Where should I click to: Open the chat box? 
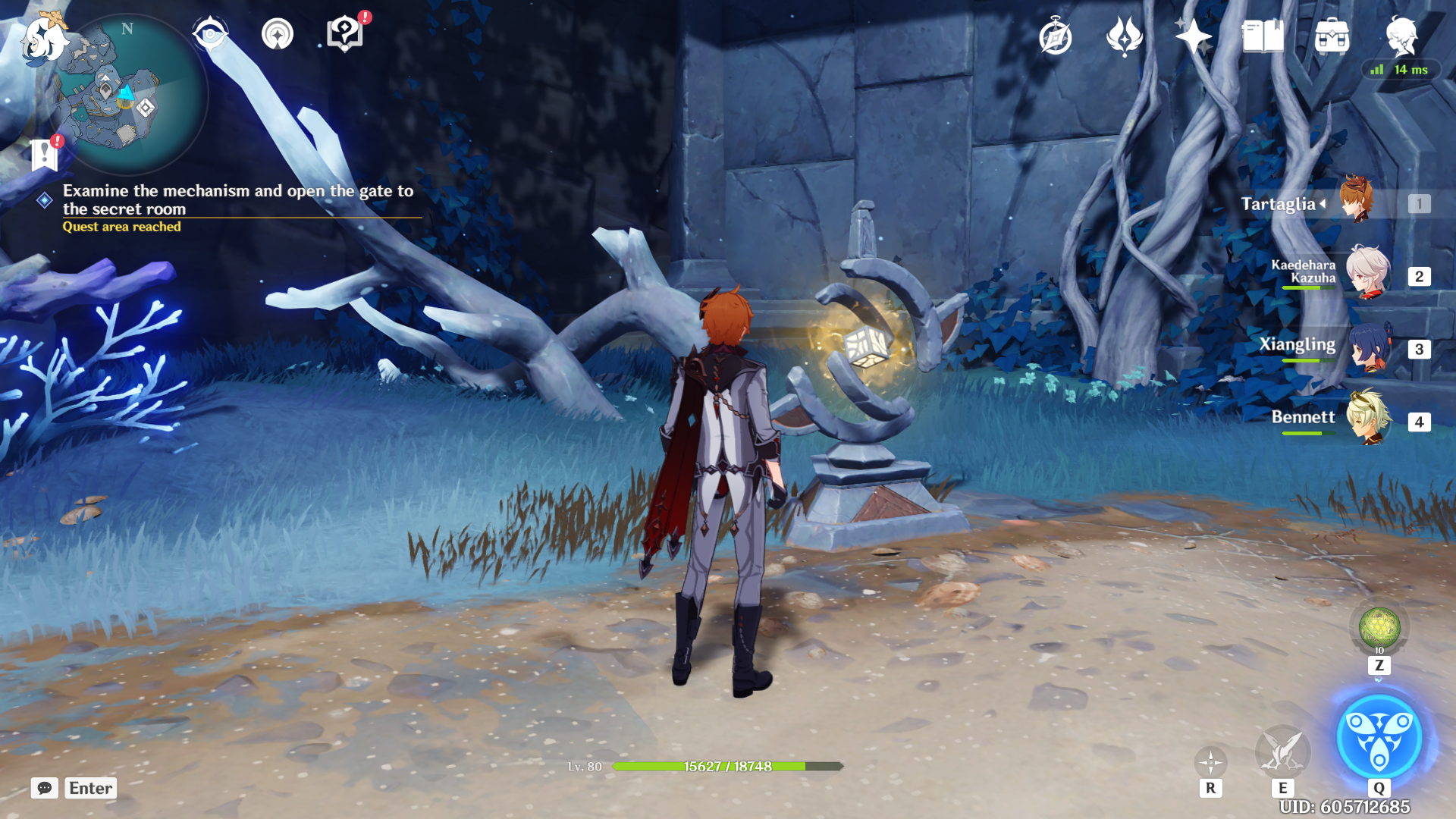pyautogui.click(x=45, y=788)
